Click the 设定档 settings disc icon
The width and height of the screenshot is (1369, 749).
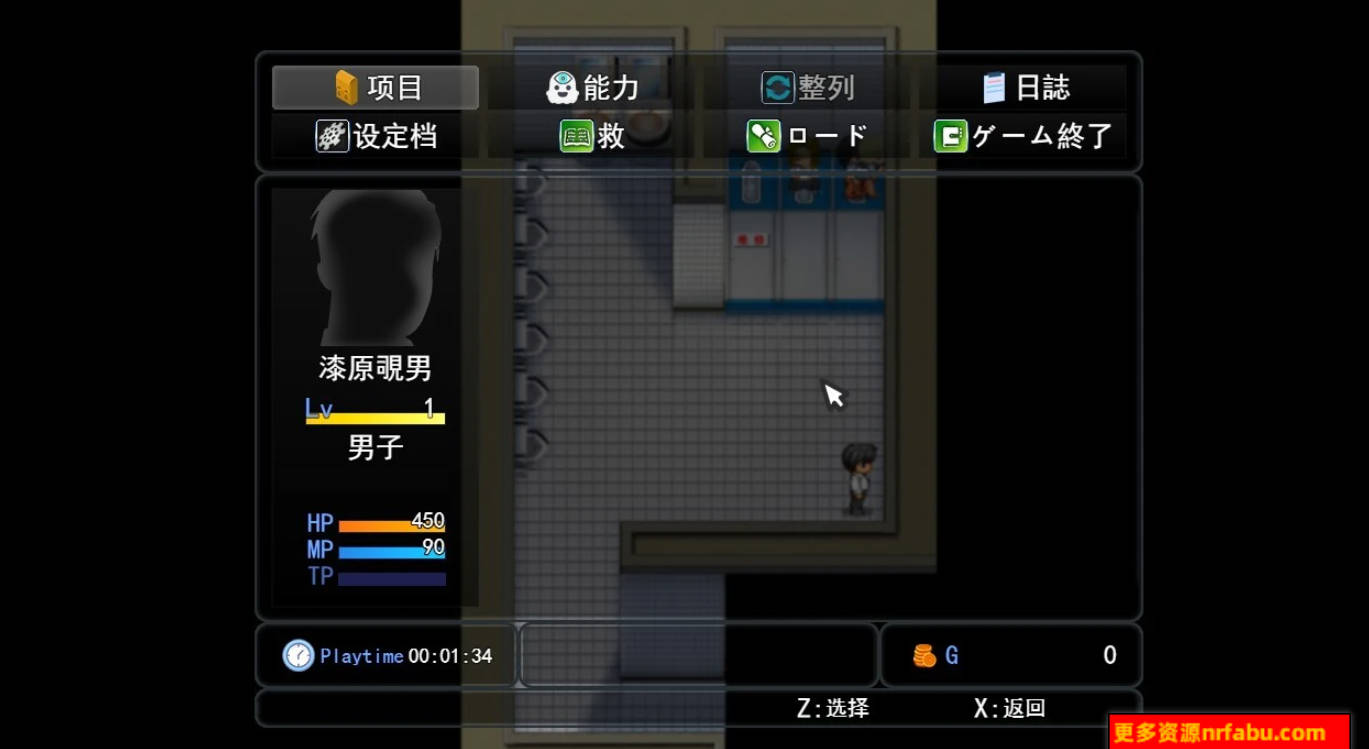[332, 136]
